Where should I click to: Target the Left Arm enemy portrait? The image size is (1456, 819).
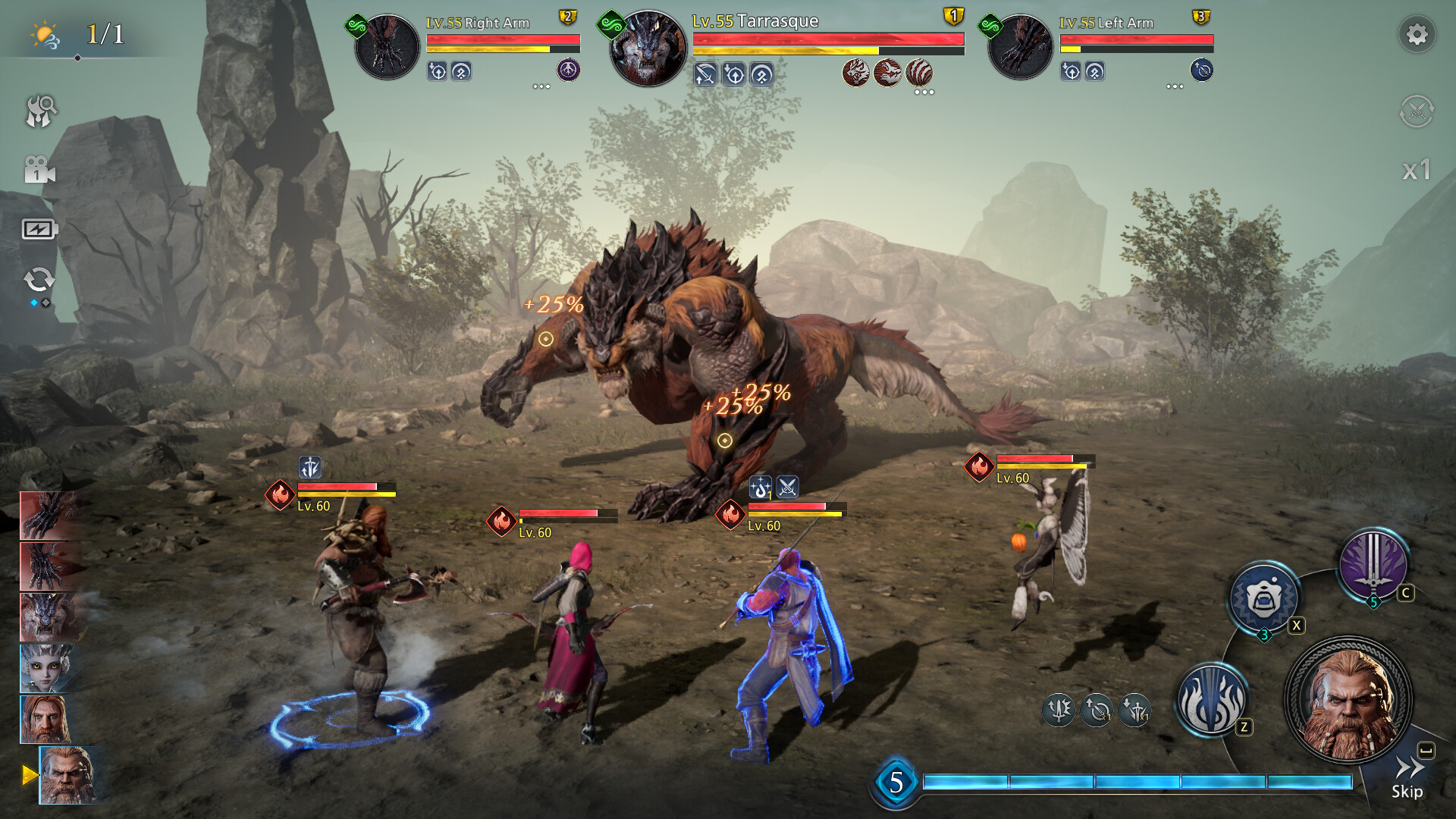tap(1020, 47)
